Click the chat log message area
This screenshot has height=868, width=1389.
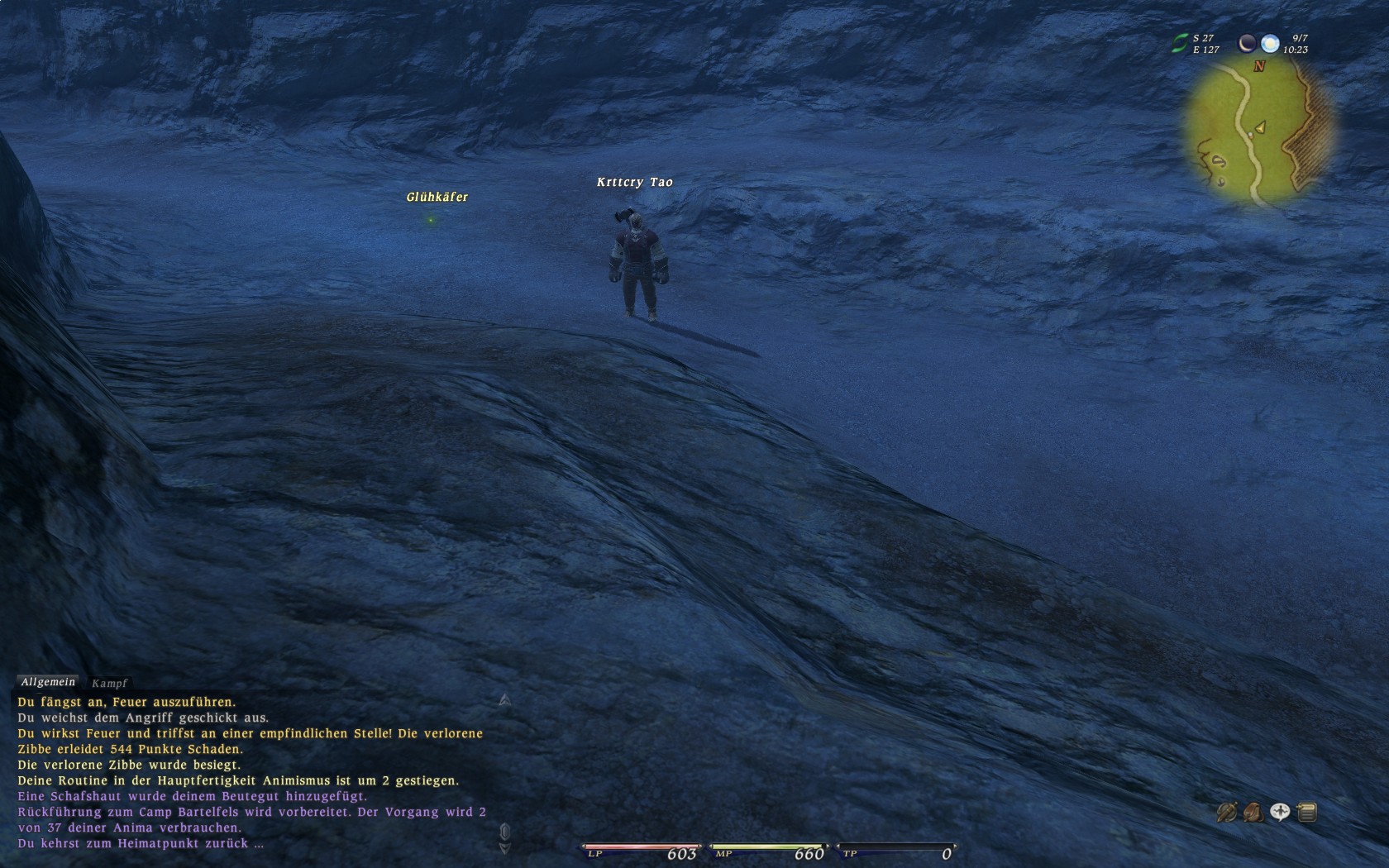pos(248,773)
